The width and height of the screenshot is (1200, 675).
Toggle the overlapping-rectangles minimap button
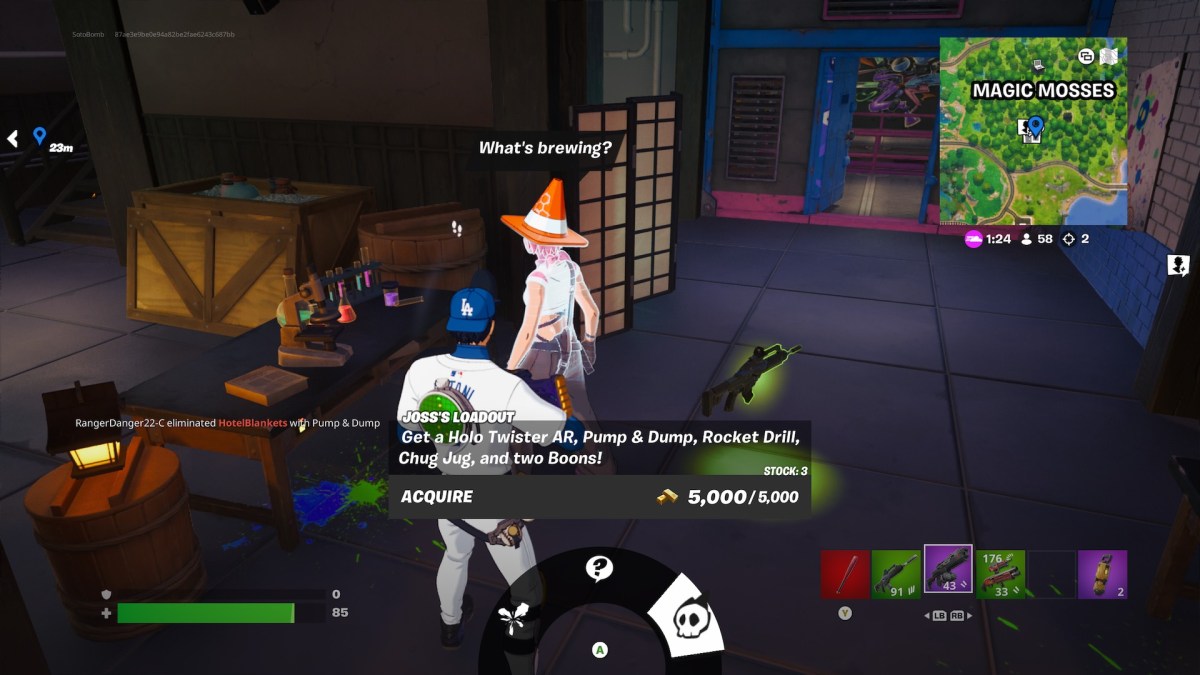pyautogui.click(x=1086, y=57)
